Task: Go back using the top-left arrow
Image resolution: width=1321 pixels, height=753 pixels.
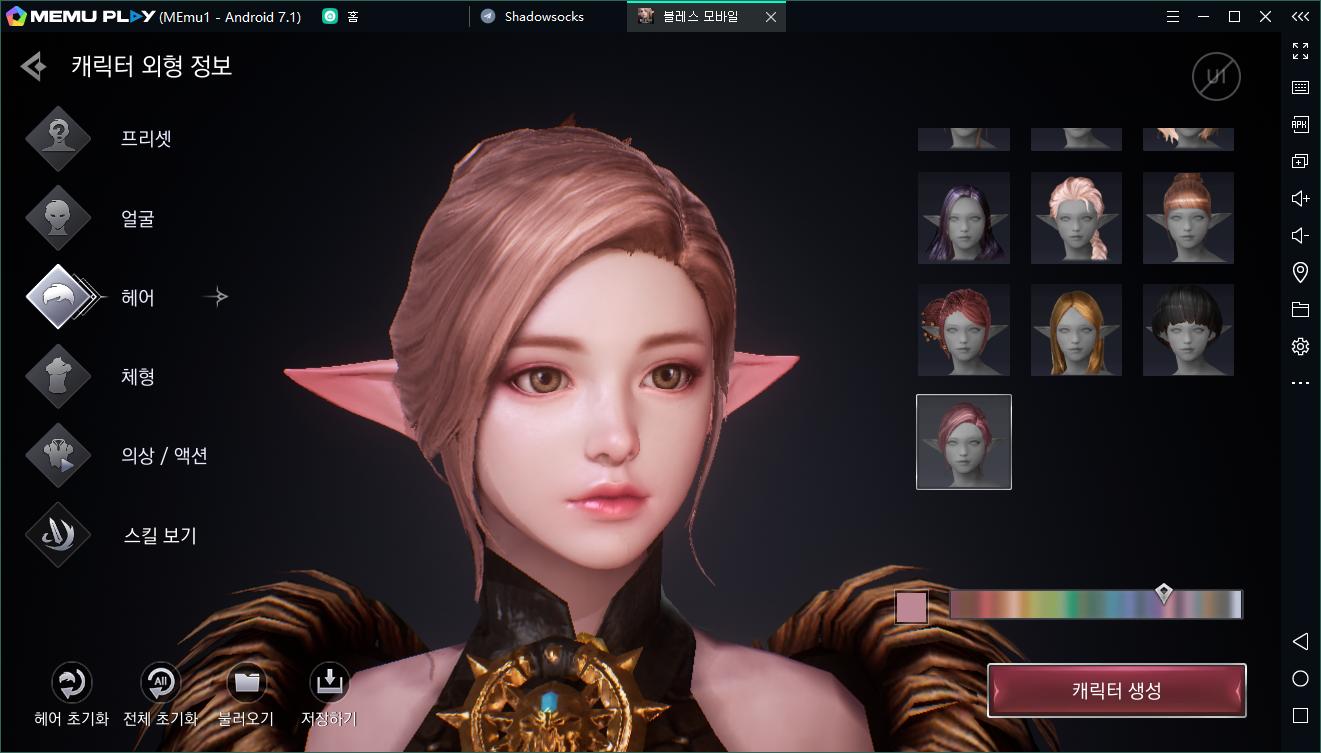Action: click(x=34, y=67)
